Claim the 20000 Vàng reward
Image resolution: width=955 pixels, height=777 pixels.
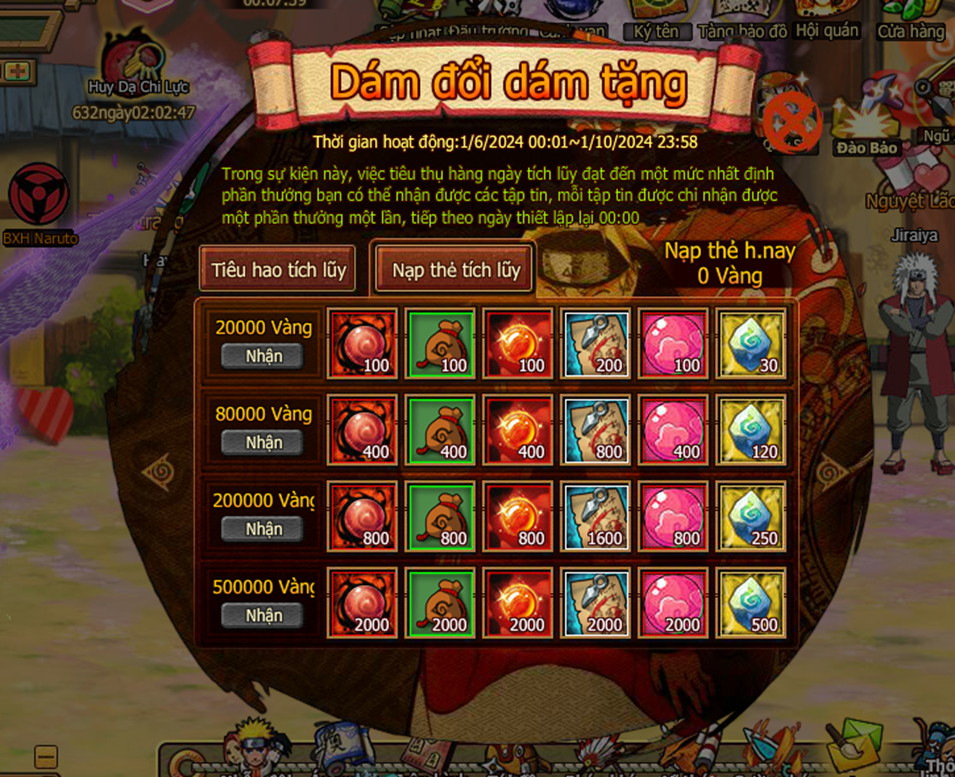point(262,356)
